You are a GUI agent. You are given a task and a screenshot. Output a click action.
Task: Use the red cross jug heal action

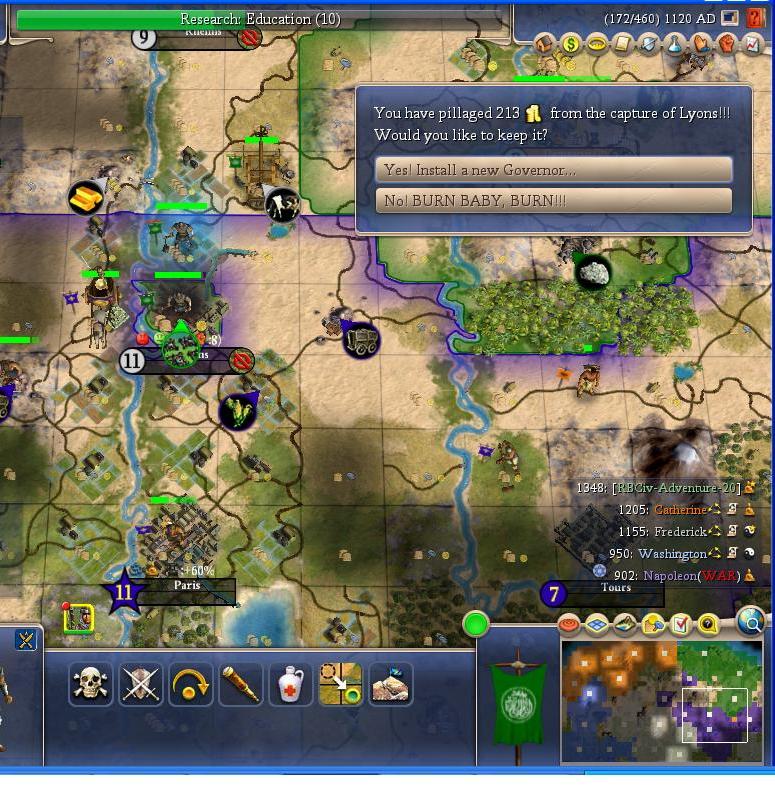point(290,685)
